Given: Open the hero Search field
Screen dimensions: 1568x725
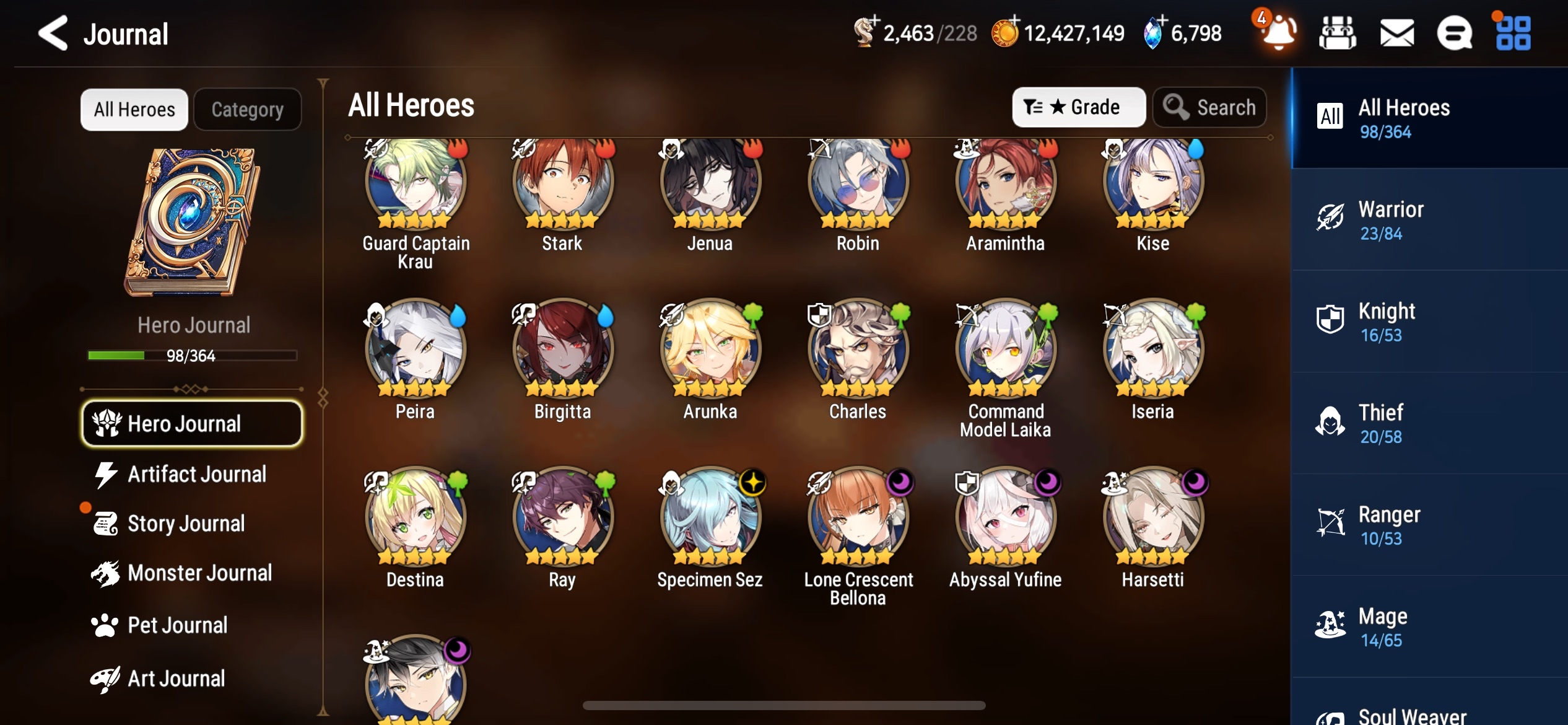Looking at the screenshot, I should point(1209,107).
